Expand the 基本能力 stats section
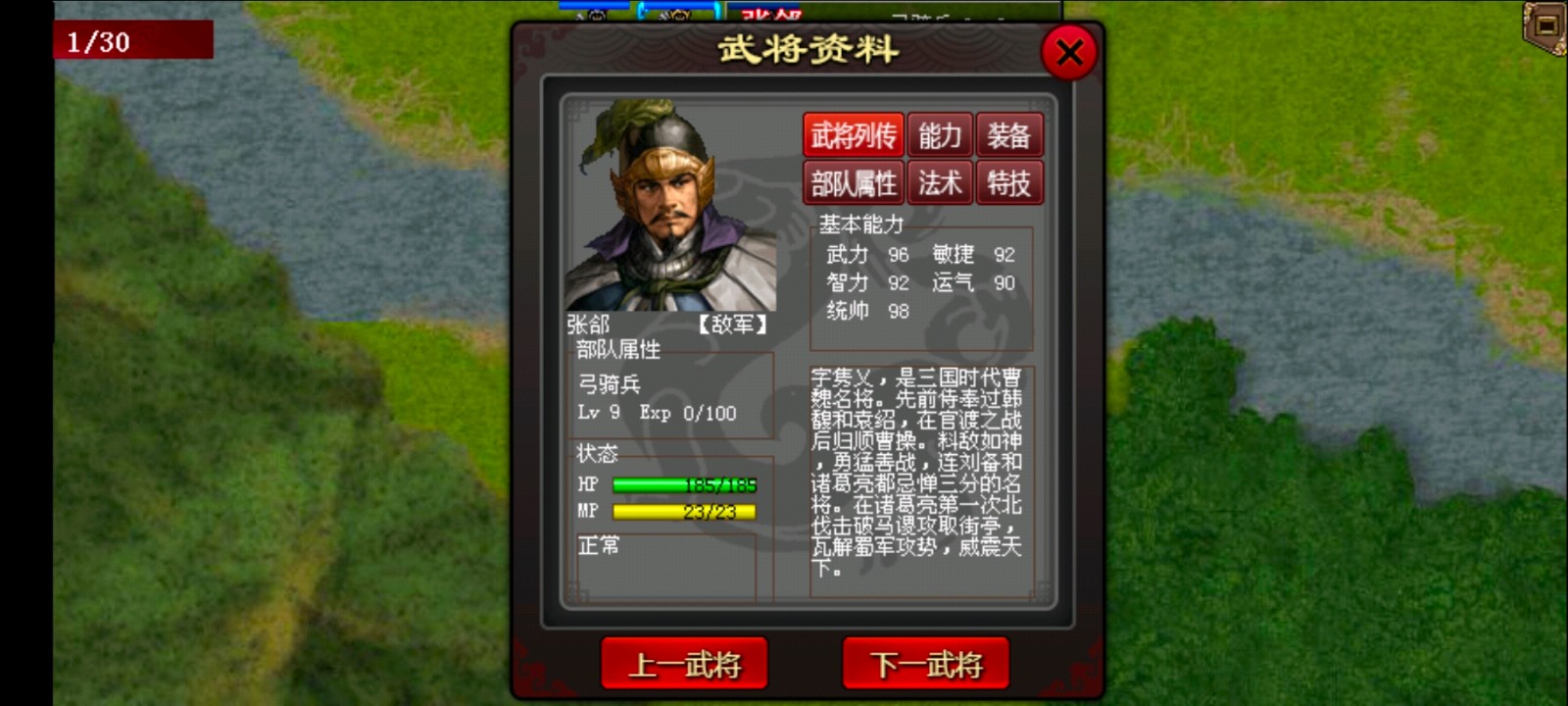 coord(860,223)
